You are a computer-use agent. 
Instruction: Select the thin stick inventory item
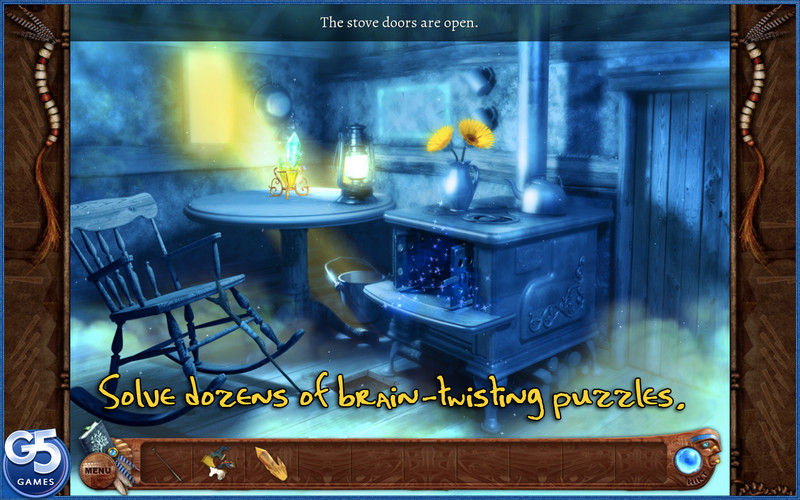[x=165, y=461]
